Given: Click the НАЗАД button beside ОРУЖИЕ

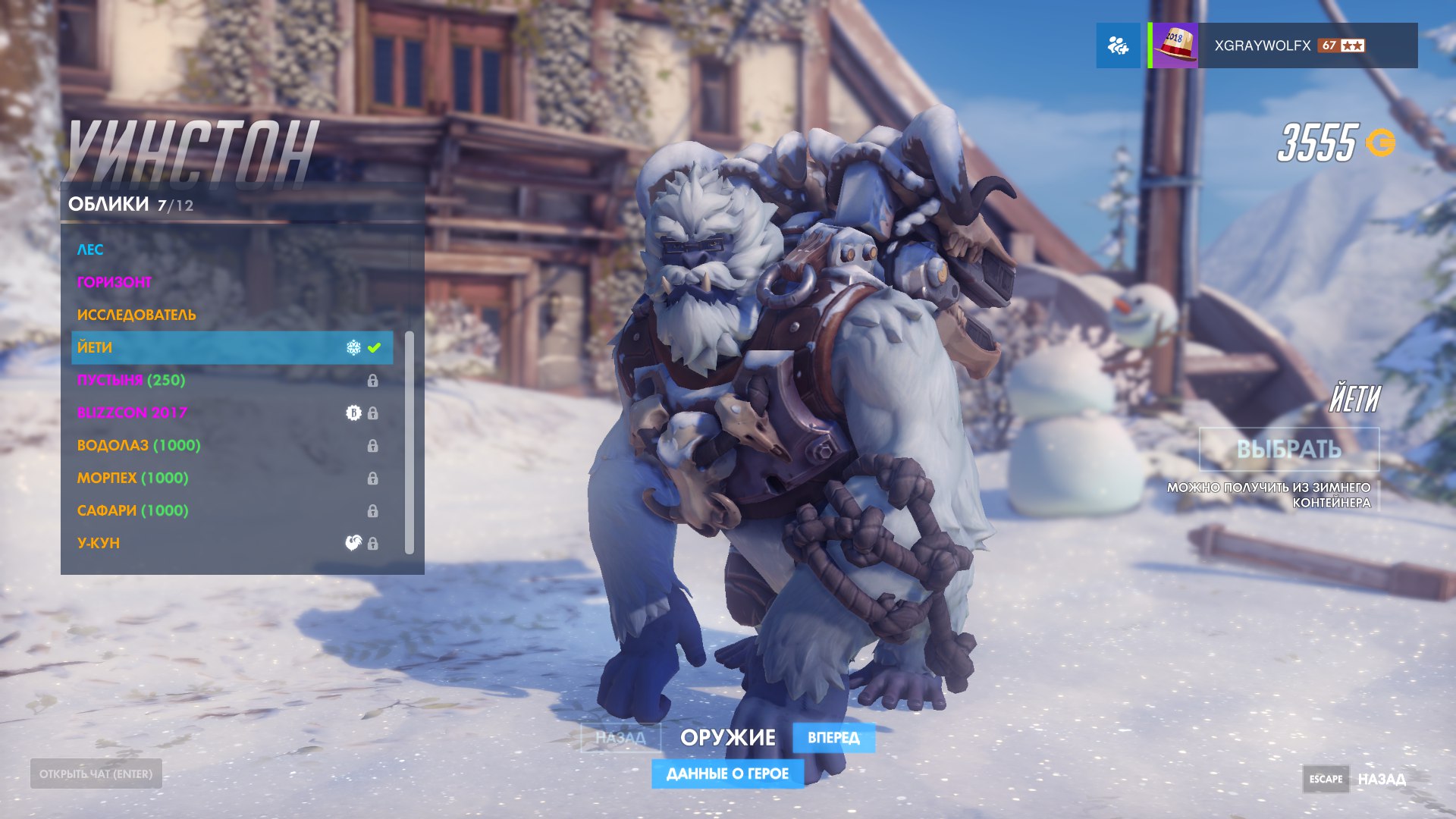Looking at the screenshot, I should click(x=620, y=737).
